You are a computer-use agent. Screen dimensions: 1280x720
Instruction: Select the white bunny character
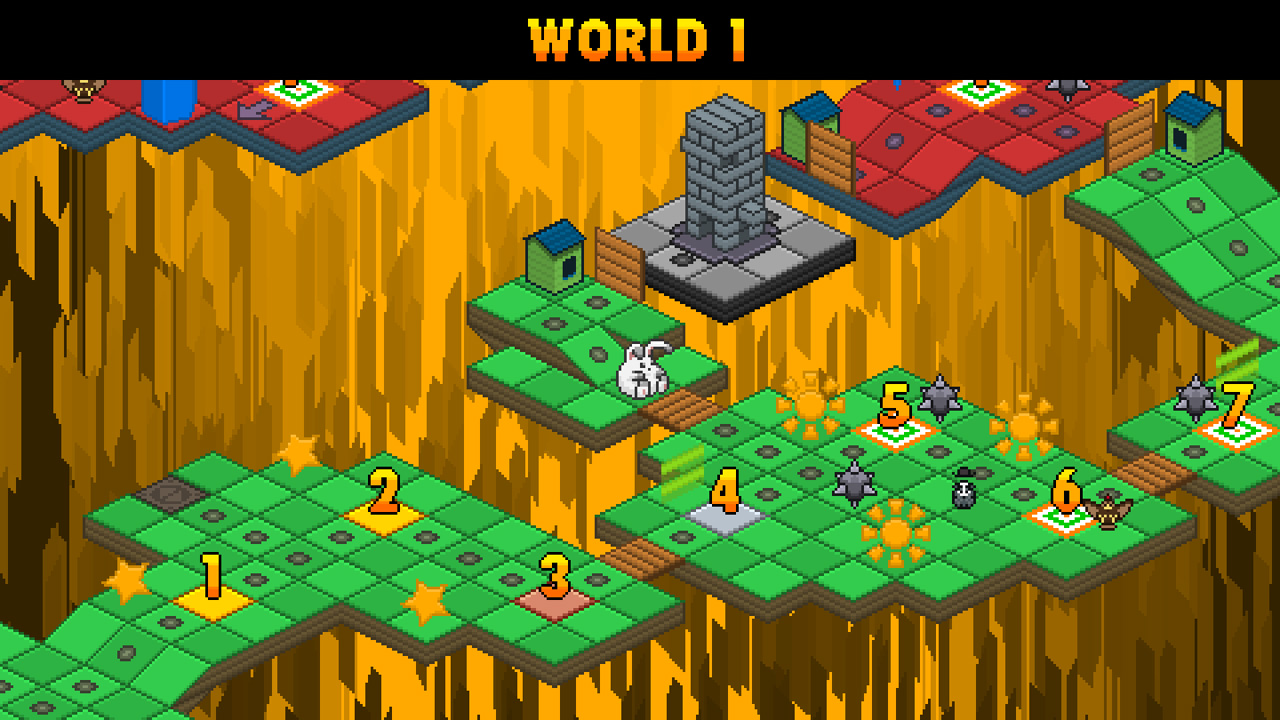[645, 370]
